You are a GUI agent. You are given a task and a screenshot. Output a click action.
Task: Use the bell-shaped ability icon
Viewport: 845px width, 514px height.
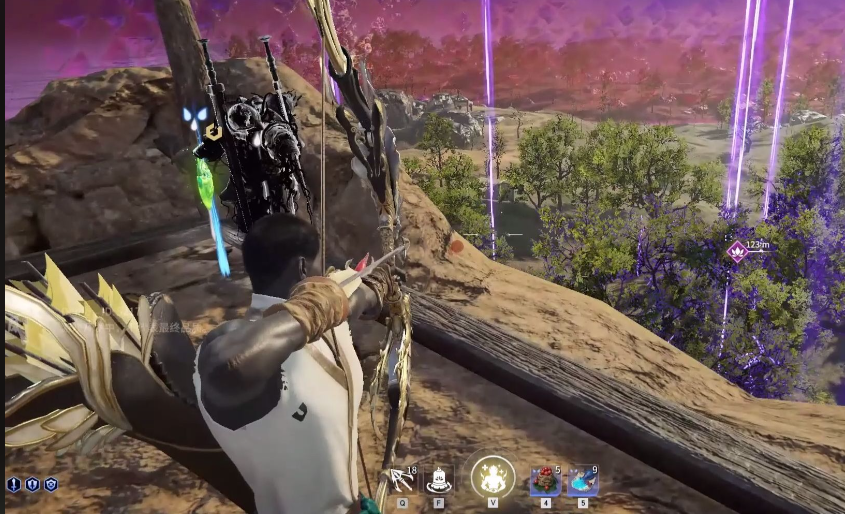438,480
